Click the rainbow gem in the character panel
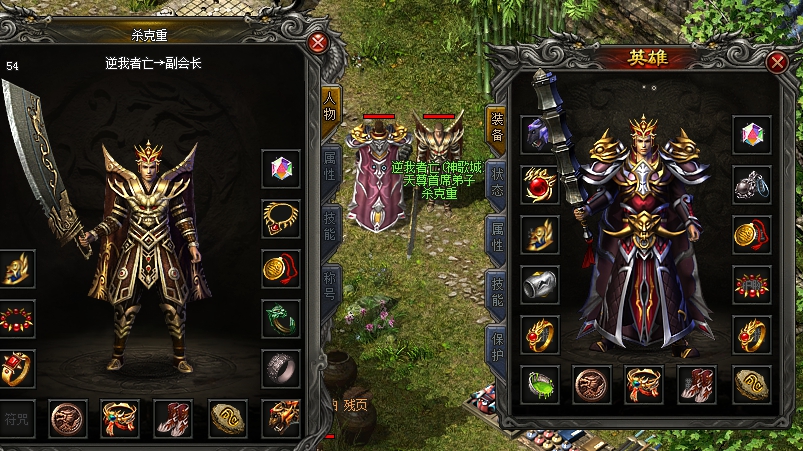This screenshot has width=803, height=451. (x=281, y=168)
